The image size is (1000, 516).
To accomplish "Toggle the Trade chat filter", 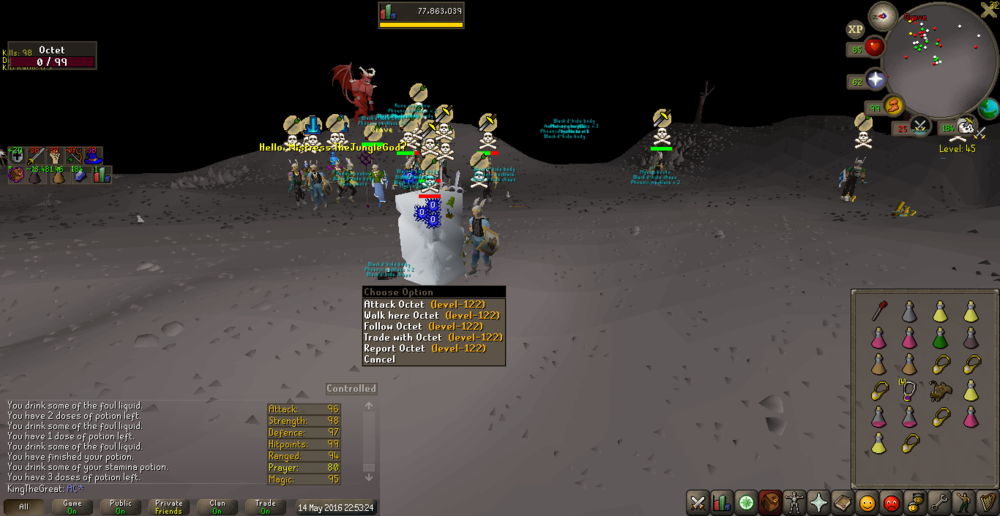I will coord(265,507).
